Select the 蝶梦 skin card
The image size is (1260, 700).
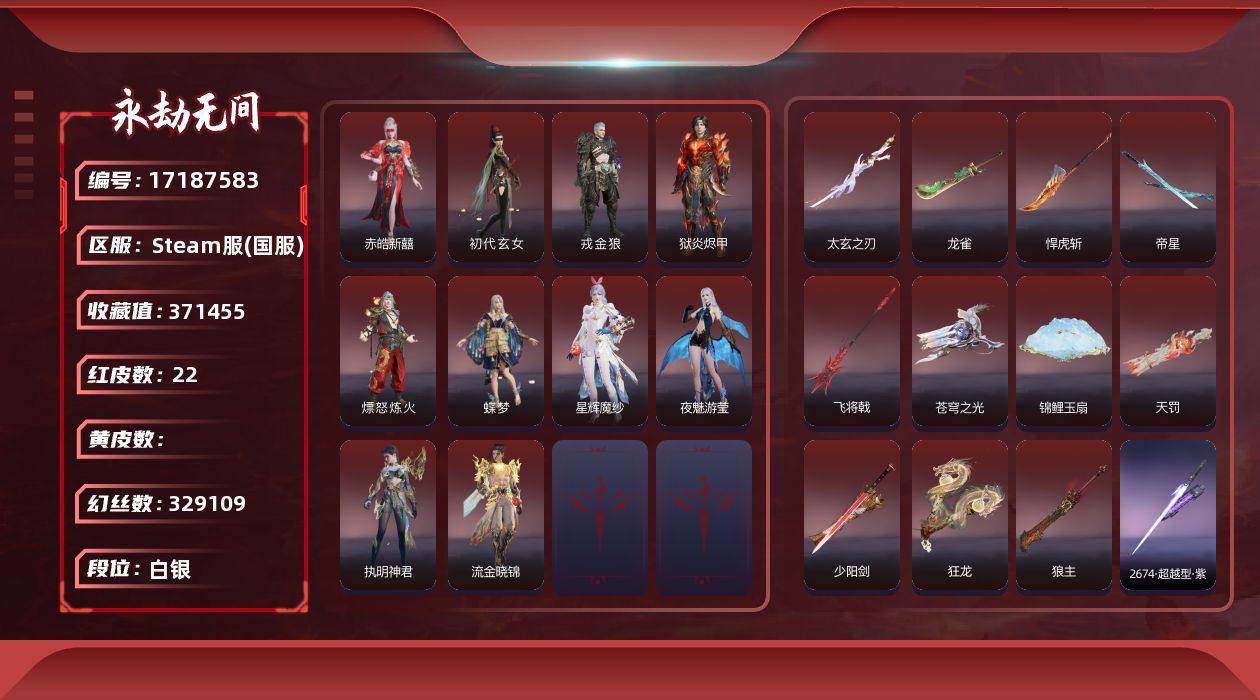496,351
